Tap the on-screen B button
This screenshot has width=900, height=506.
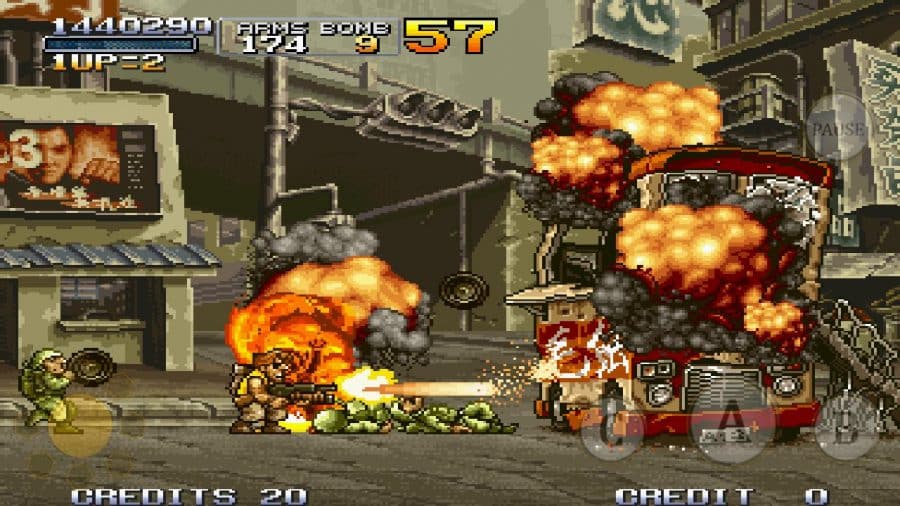pos(846,425)
